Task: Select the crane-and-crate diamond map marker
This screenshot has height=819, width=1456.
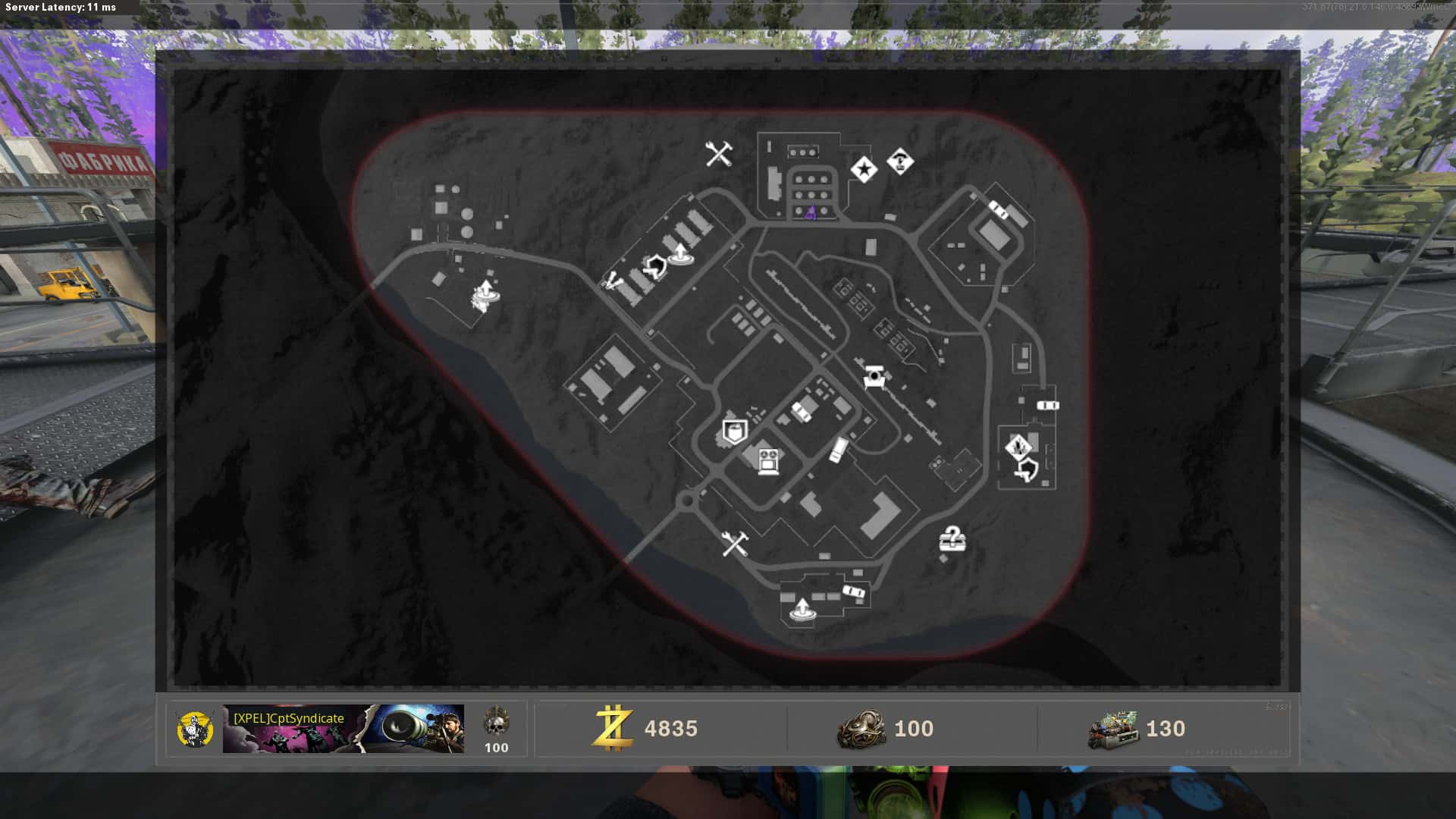Action: click(900, 162)
